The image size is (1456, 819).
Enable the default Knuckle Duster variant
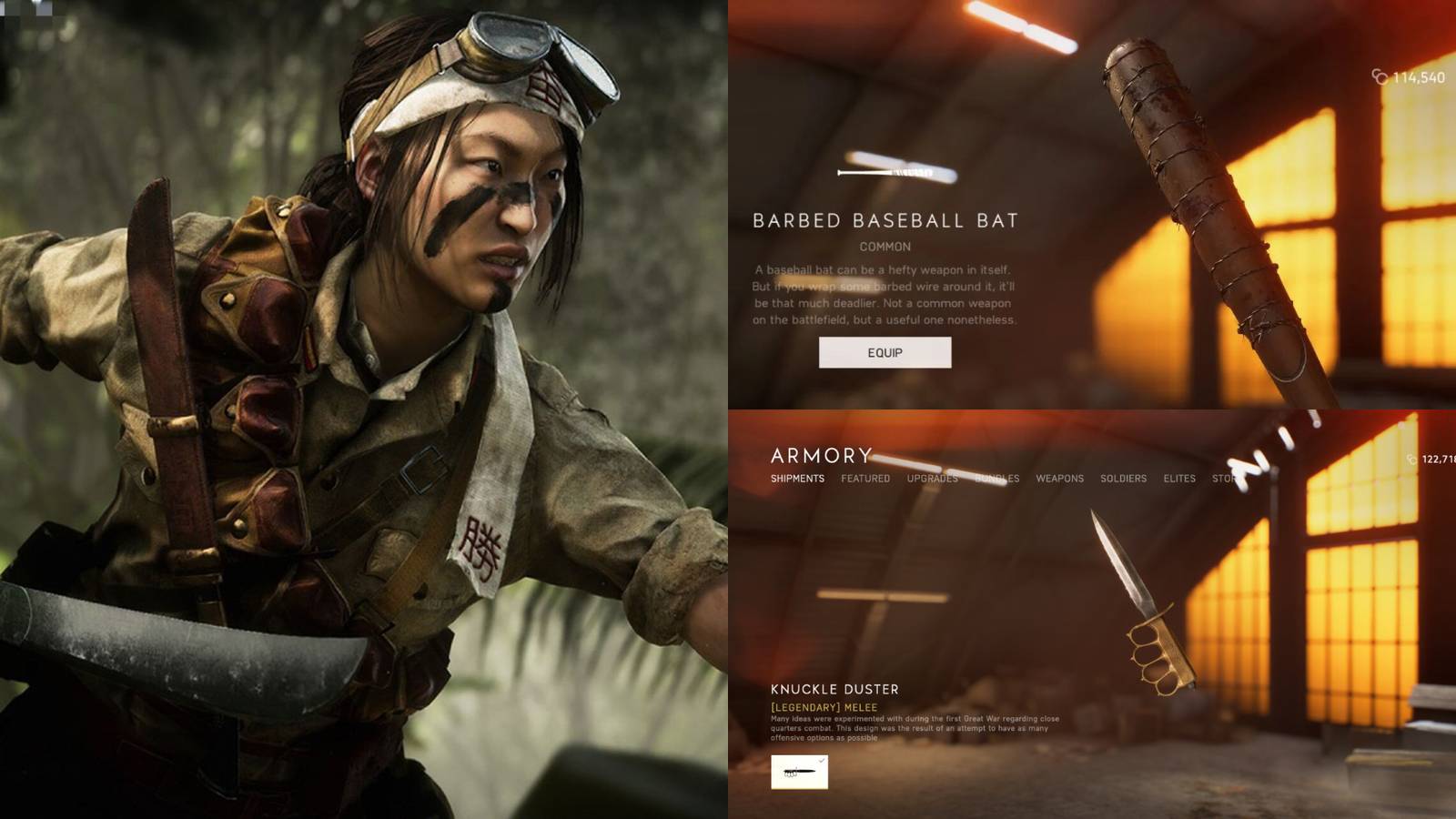point(799,772)
